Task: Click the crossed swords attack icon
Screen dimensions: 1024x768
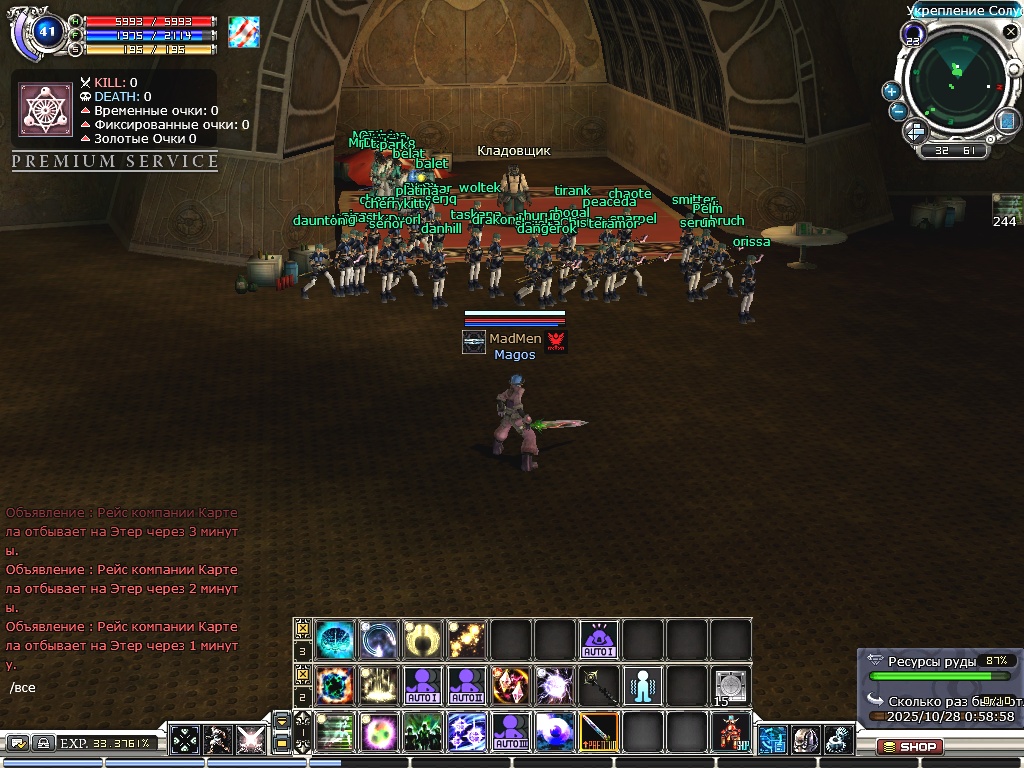Action: [x=251, y=741]
